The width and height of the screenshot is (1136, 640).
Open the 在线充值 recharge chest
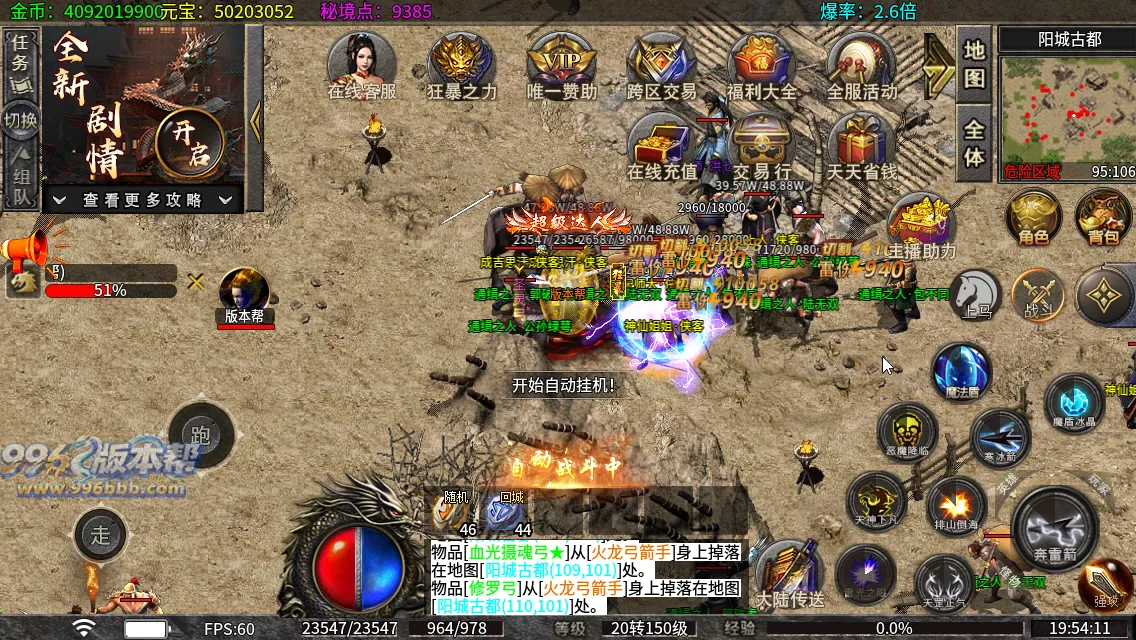[661, 146]
